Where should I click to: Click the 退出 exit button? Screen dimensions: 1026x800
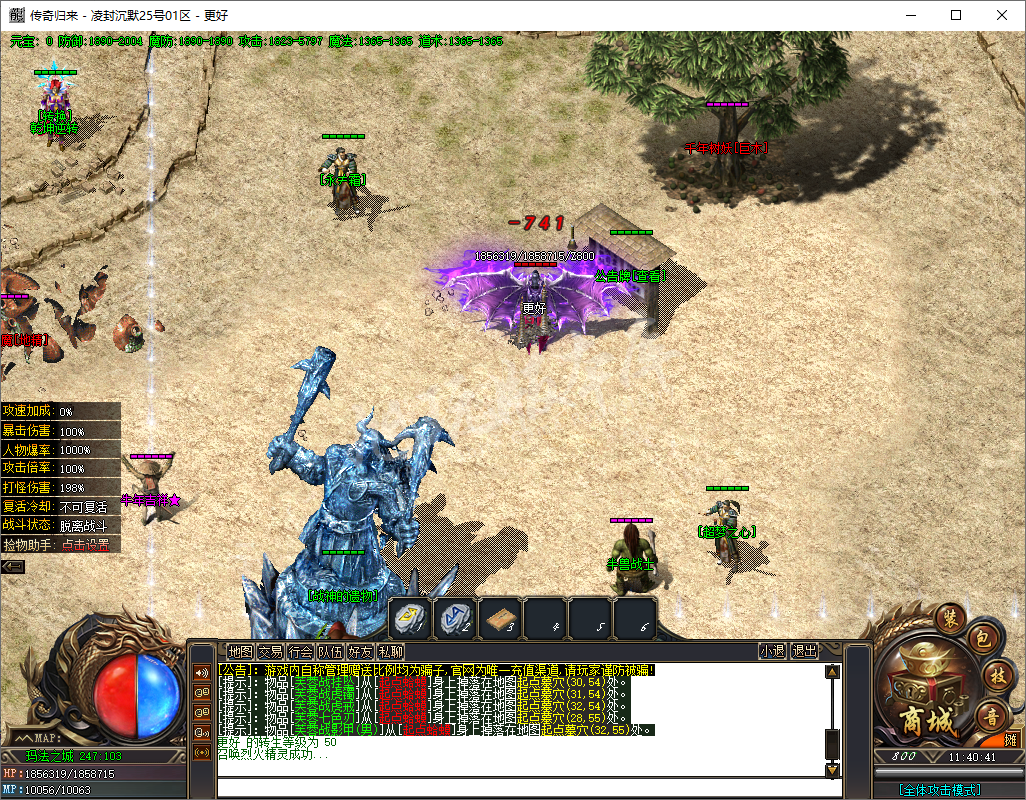[804, 651]
